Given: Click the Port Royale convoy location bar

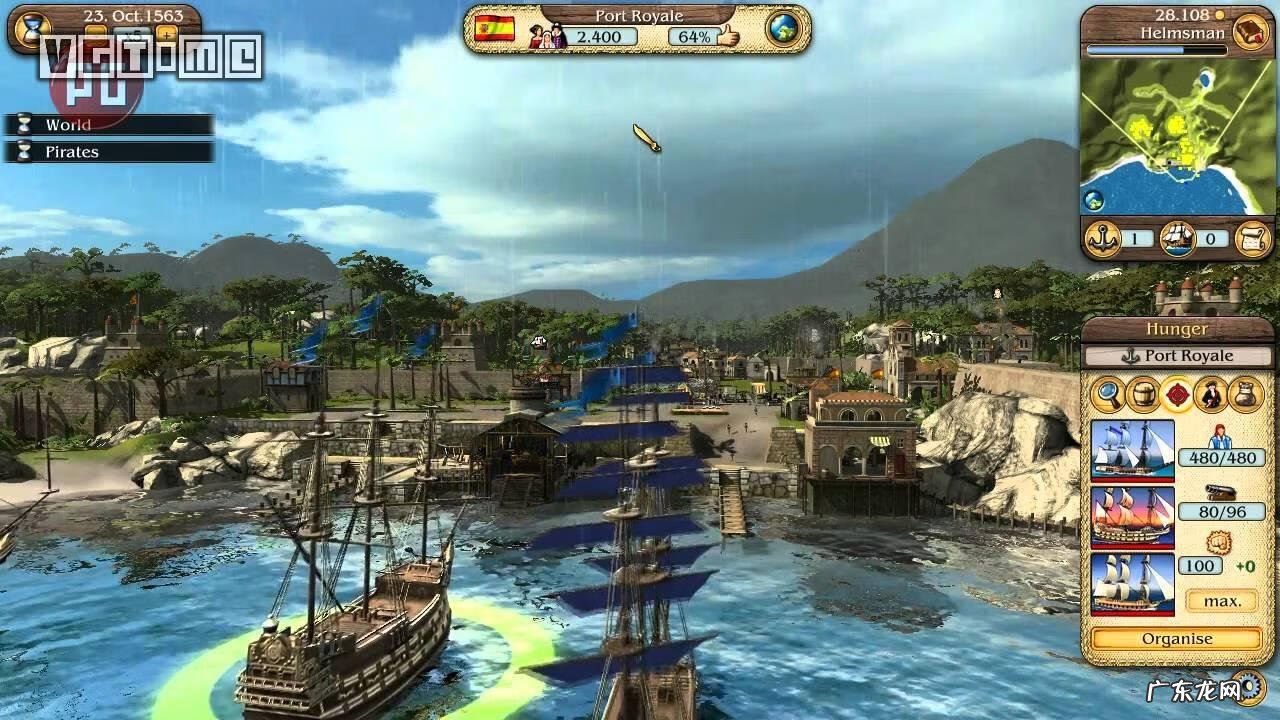Looking at the screenshot, I should (x=1177, y=356).
